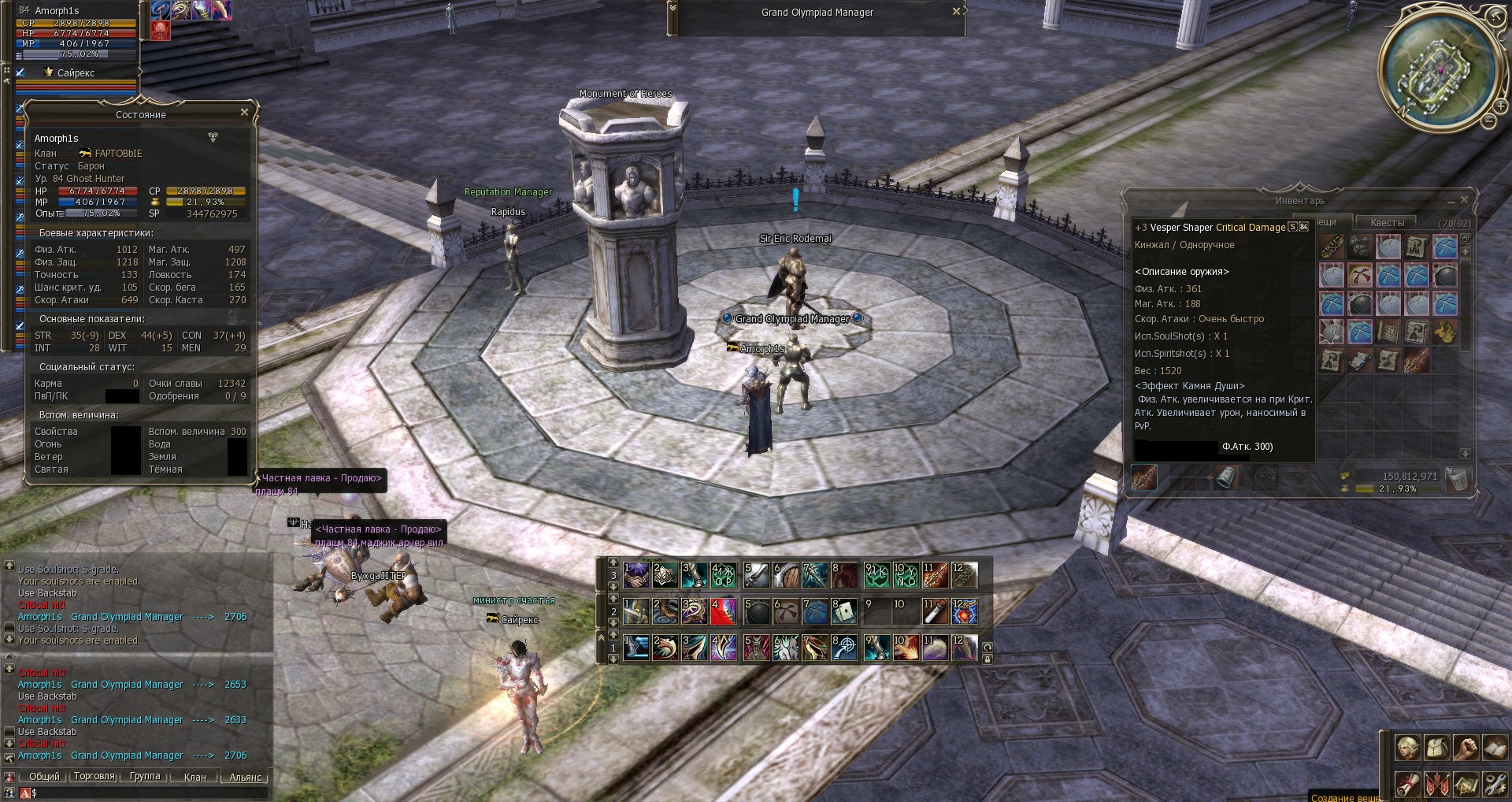Screen dimensions: 1512x802
Task: Close the Grand Olympiad Manager target window
Action: click(x=956, y=12)
